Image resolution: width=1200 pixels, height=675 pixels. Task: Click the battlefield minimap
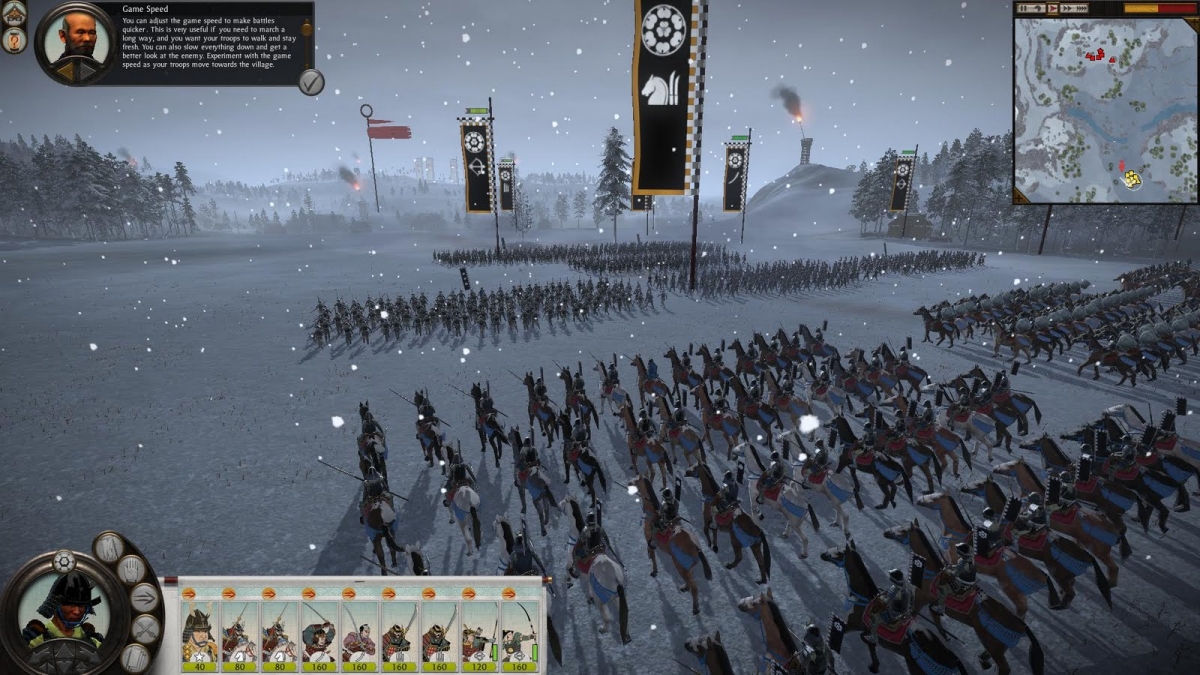click(x=1104, y=110)
